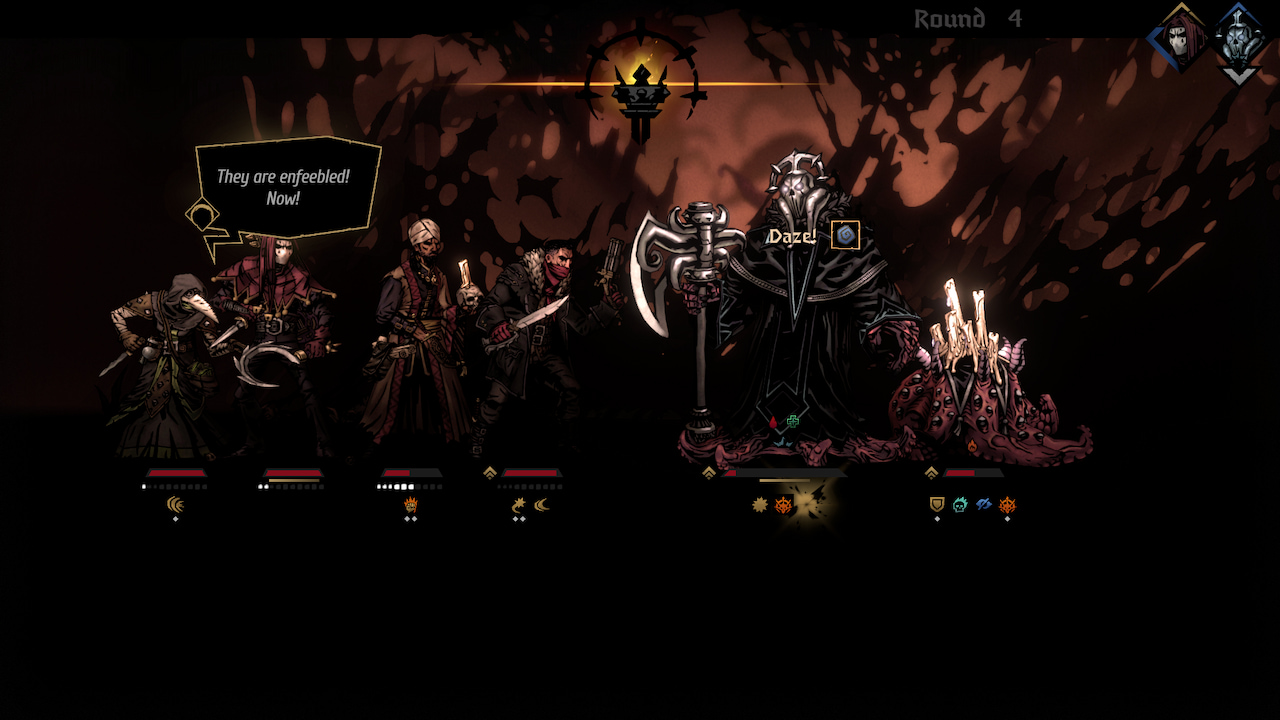The image size is (1280, 720).
Task: Inspect the gold starburst token under the boss
Action: (x=760, y=505)
